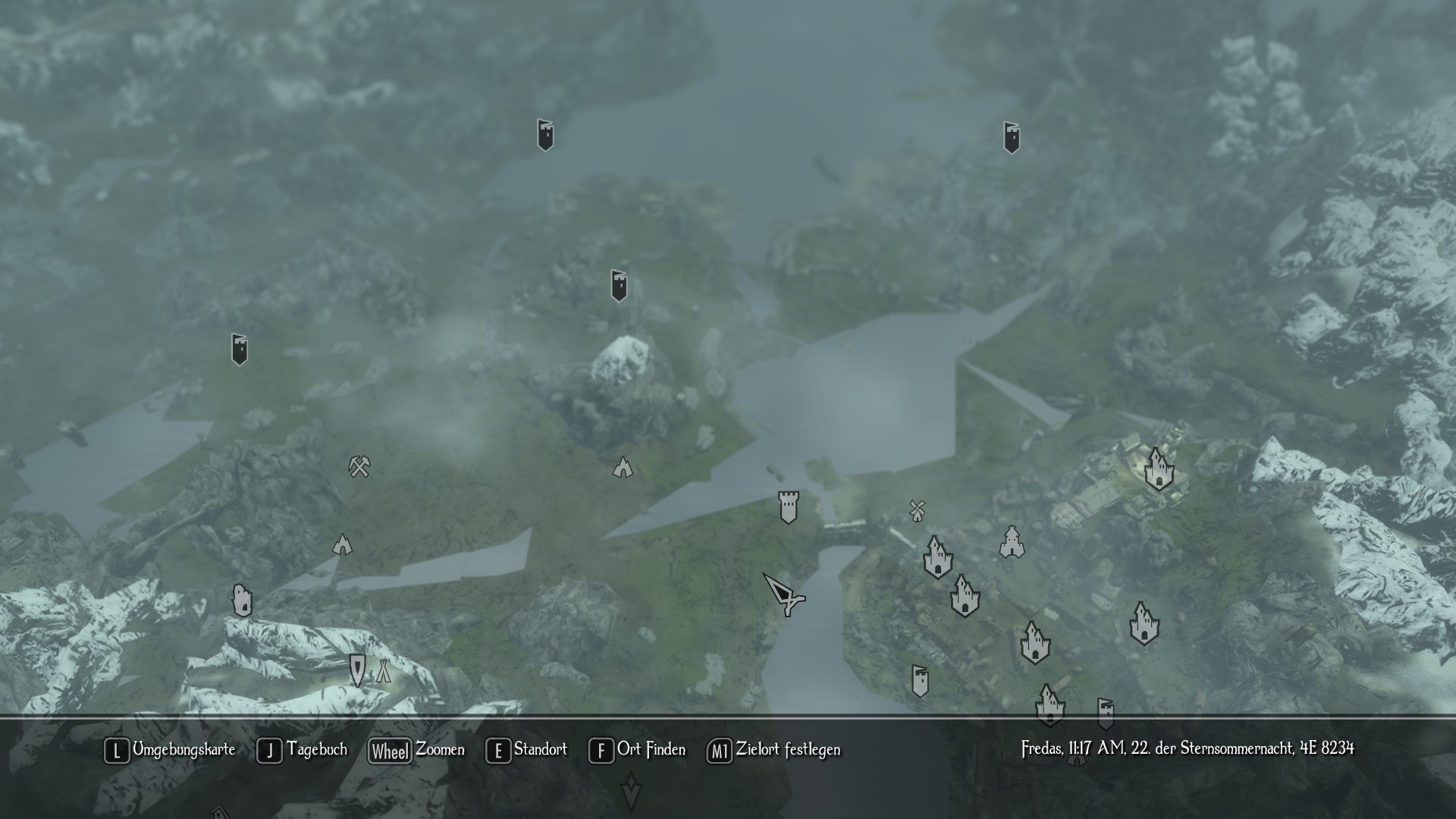Image resolution: width=1456 pixels, height=819 pixels.
Task: Select the crossed pickaxes mine marker
Action: pyautogui.click(x=359, y=466)
